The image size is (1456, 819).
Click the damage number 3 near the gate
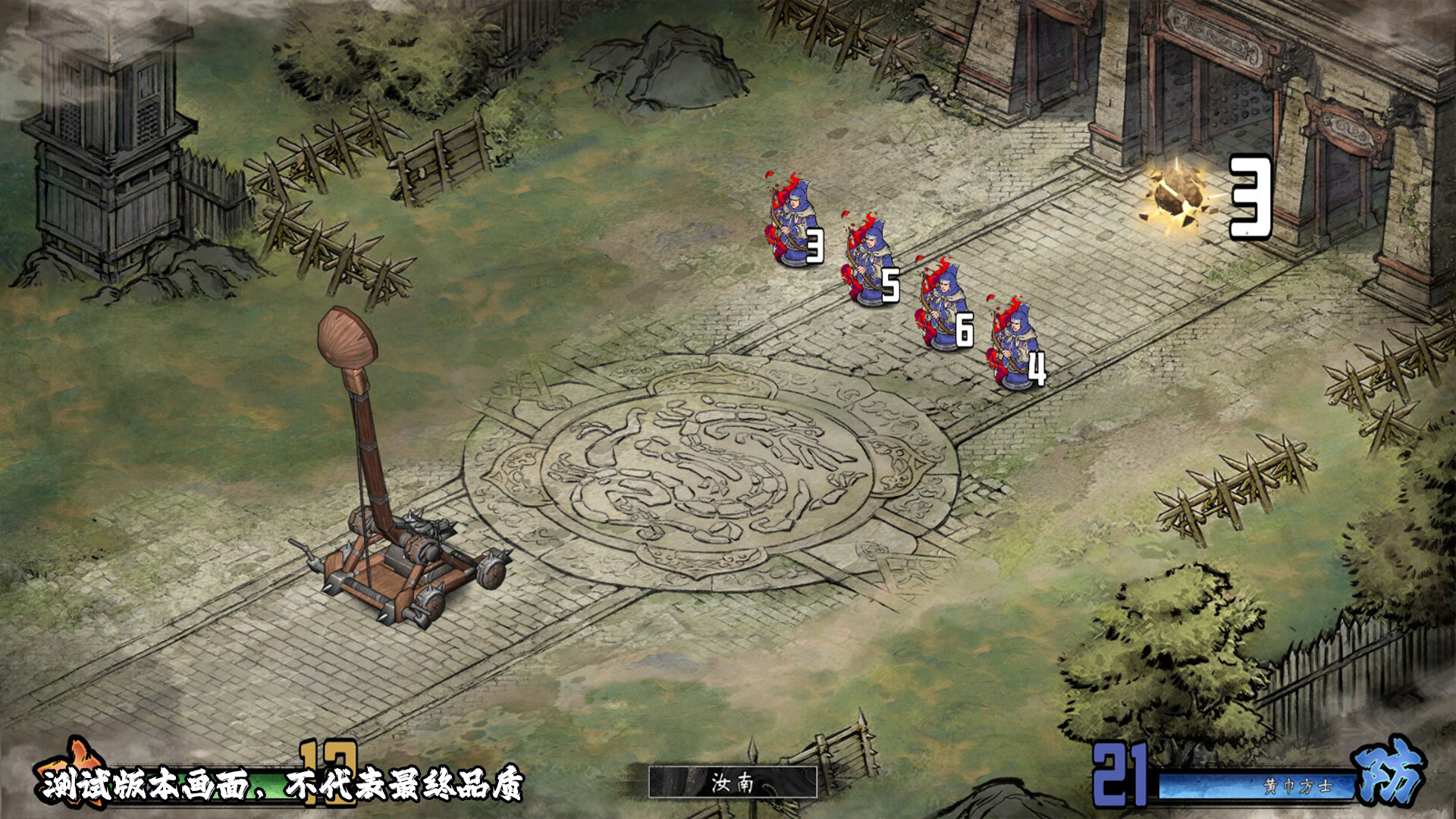1251,197
